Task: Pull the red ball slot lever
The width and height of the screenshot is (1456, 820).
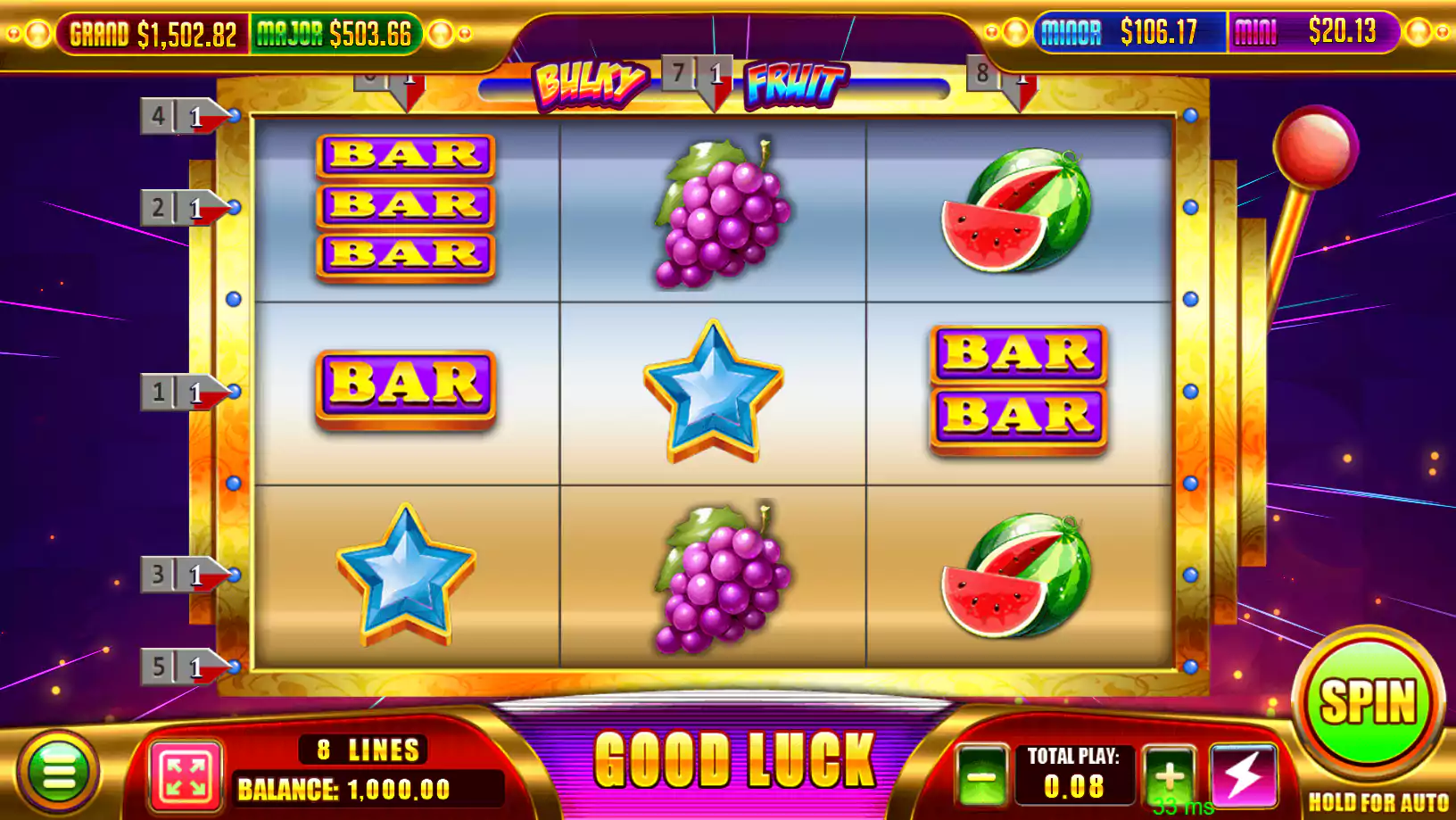Action: pyautogui.click(x=1314, y=147)
